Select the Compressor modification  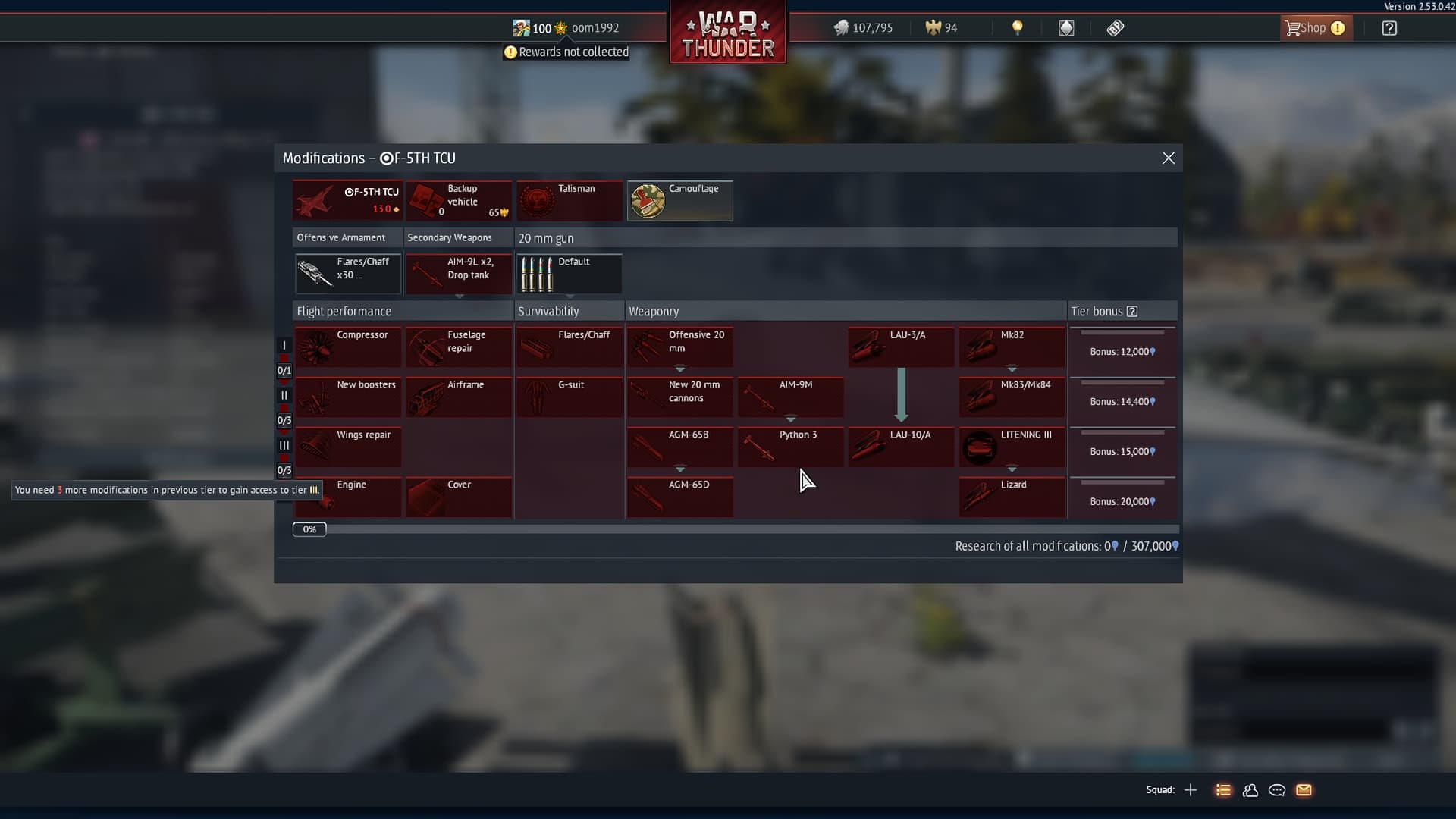348,347
